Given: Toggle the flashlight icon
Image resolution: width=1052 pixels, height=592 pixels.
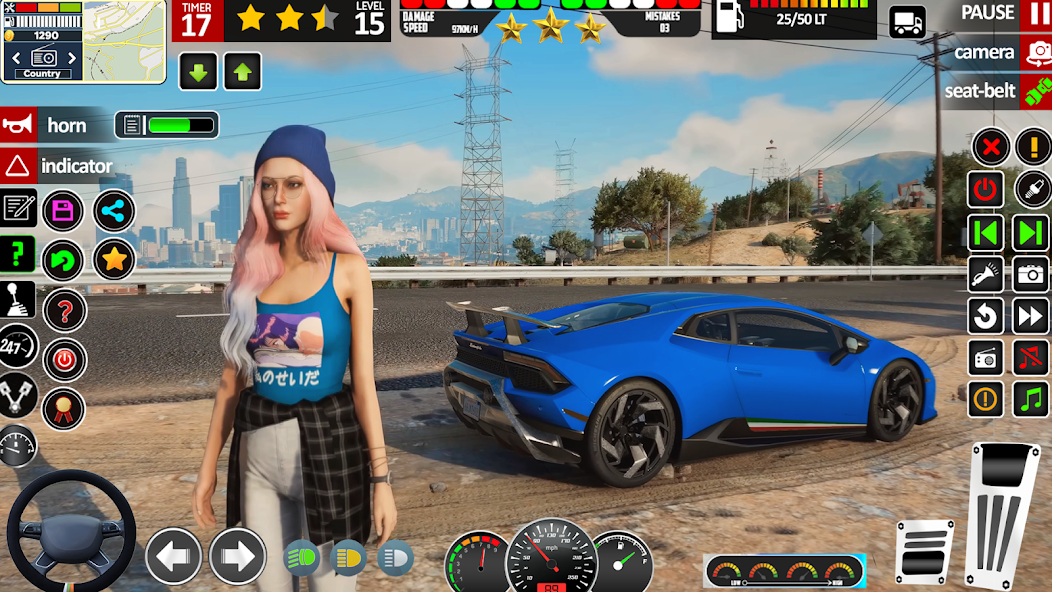Looking at the screenshot, I should [x=986, y=274].
